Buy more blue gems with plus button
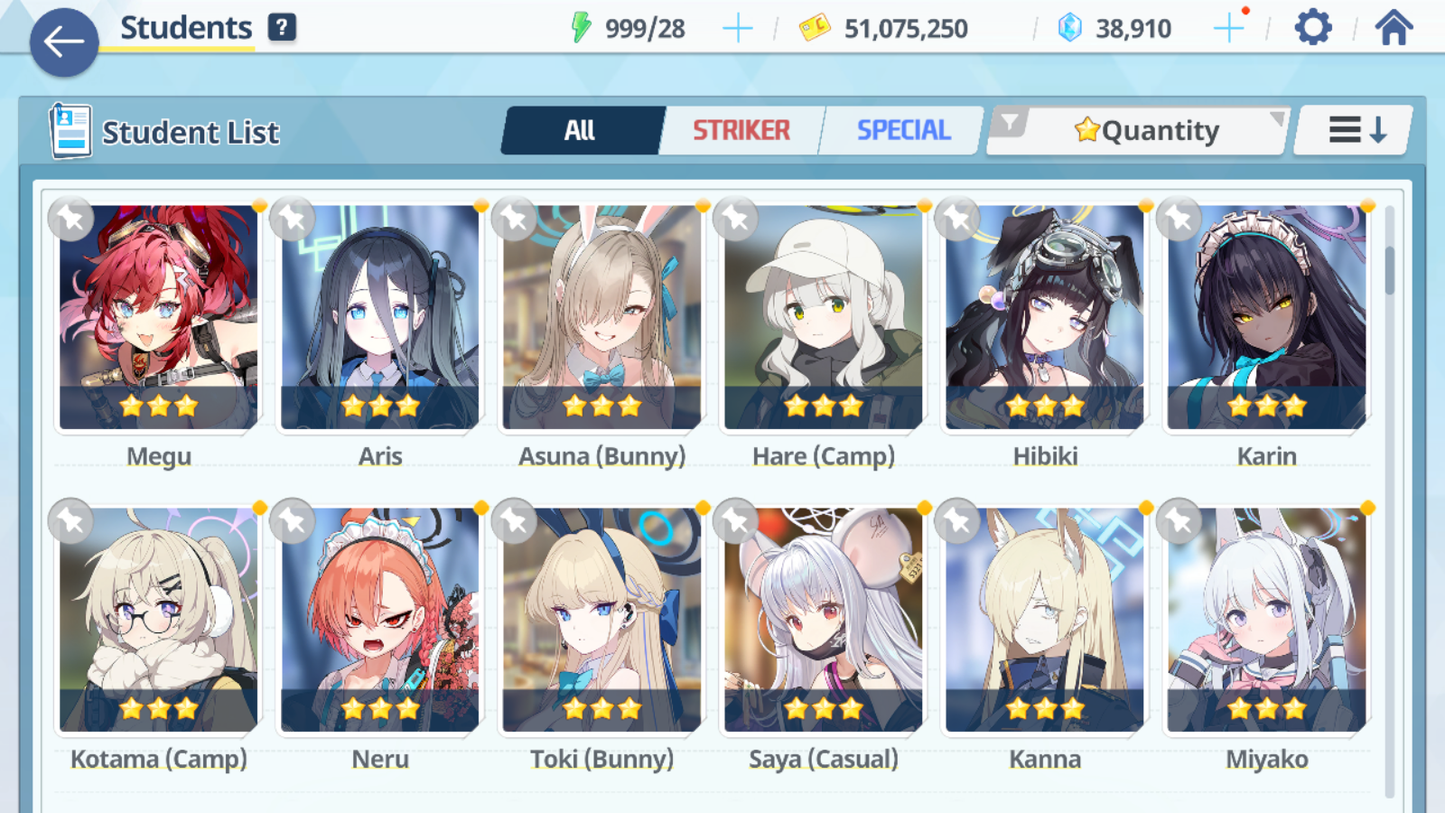This screenshot has height=813, width=1445. (1228, 29)
